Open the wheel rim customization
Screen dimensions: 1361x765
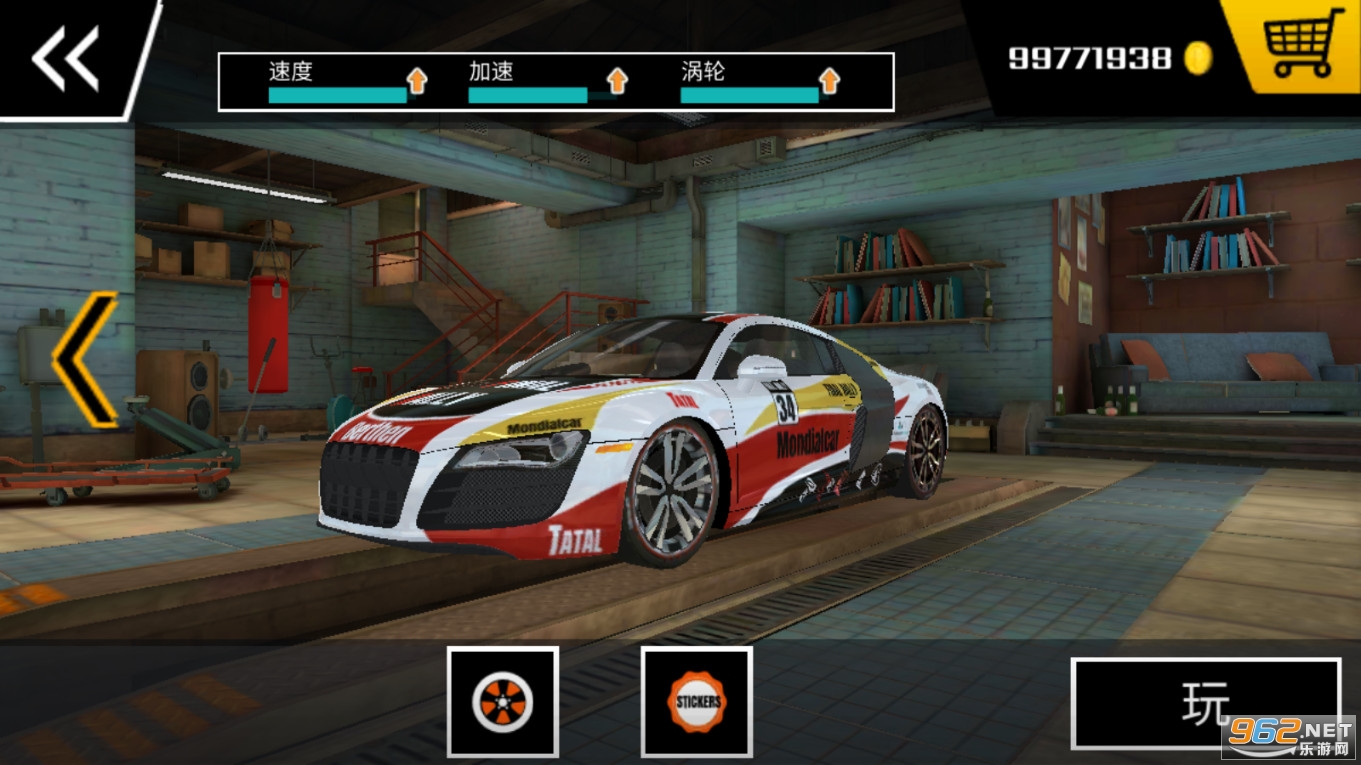tap(503, 701)
